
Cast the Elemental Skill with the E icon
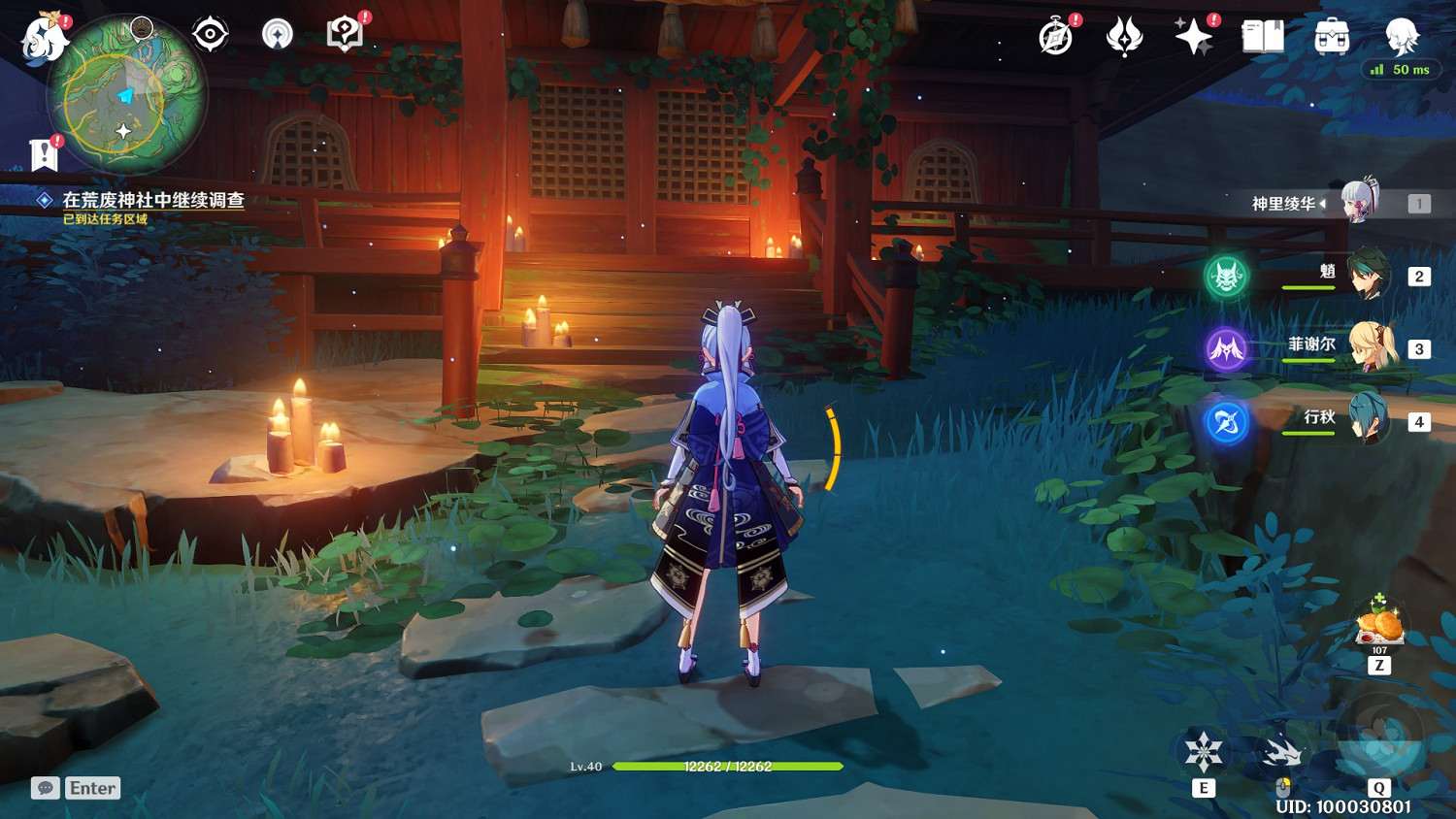1205,752
